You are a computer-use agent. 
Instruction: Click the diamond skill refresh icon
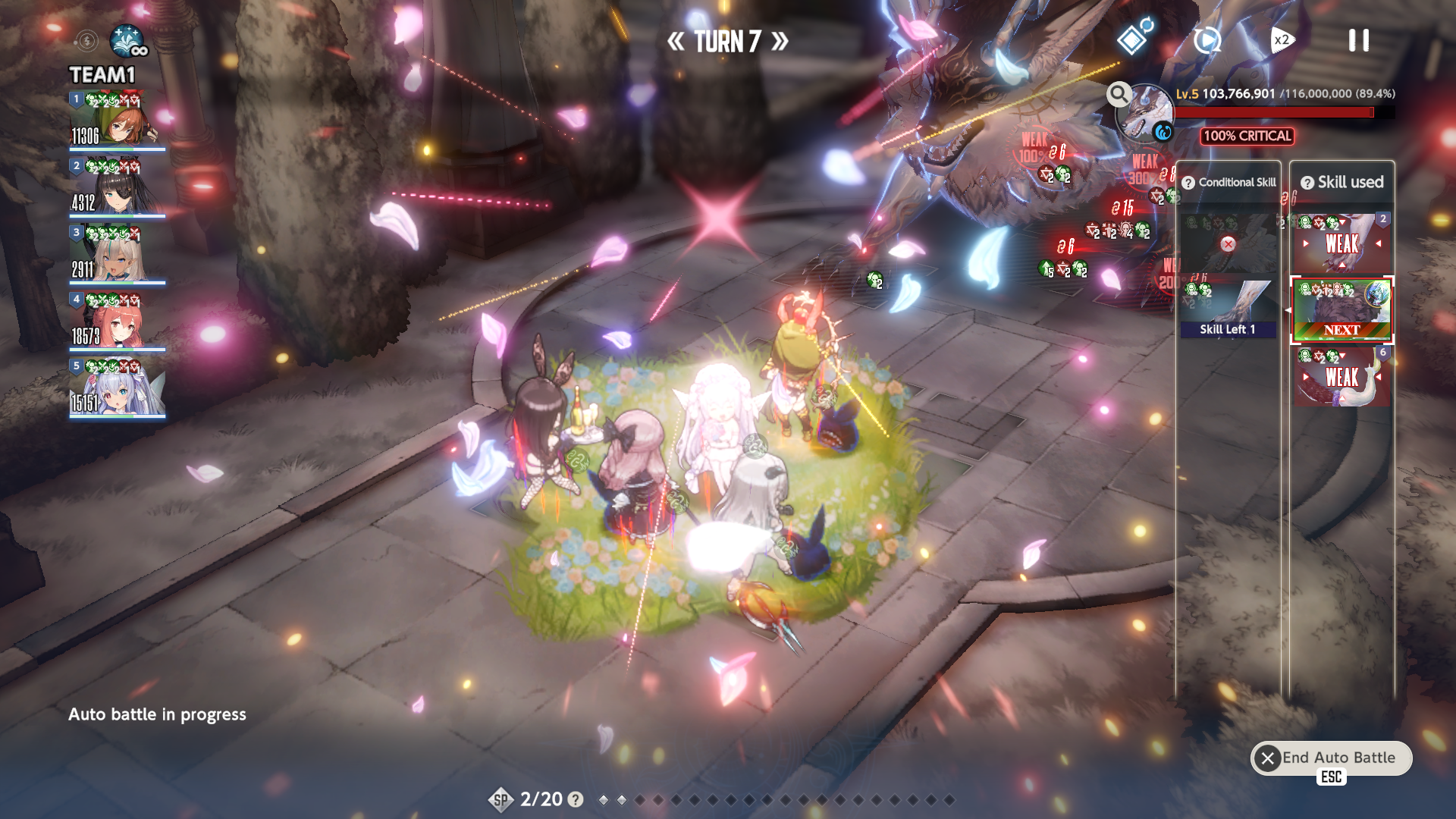[1133, 39]
